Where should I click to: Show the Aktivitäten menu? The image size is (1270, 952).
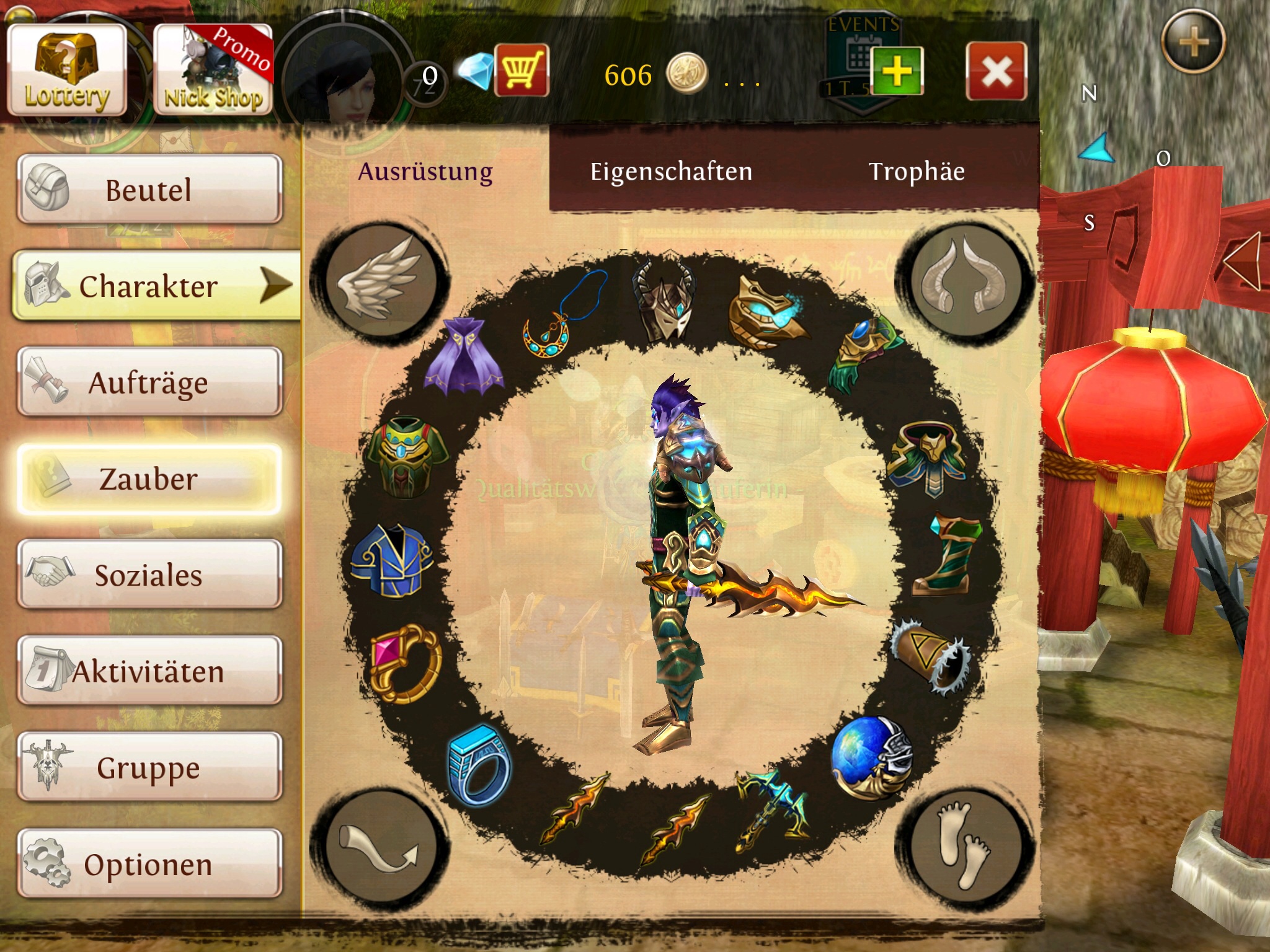pyautogui.click(x=149, y=671)
